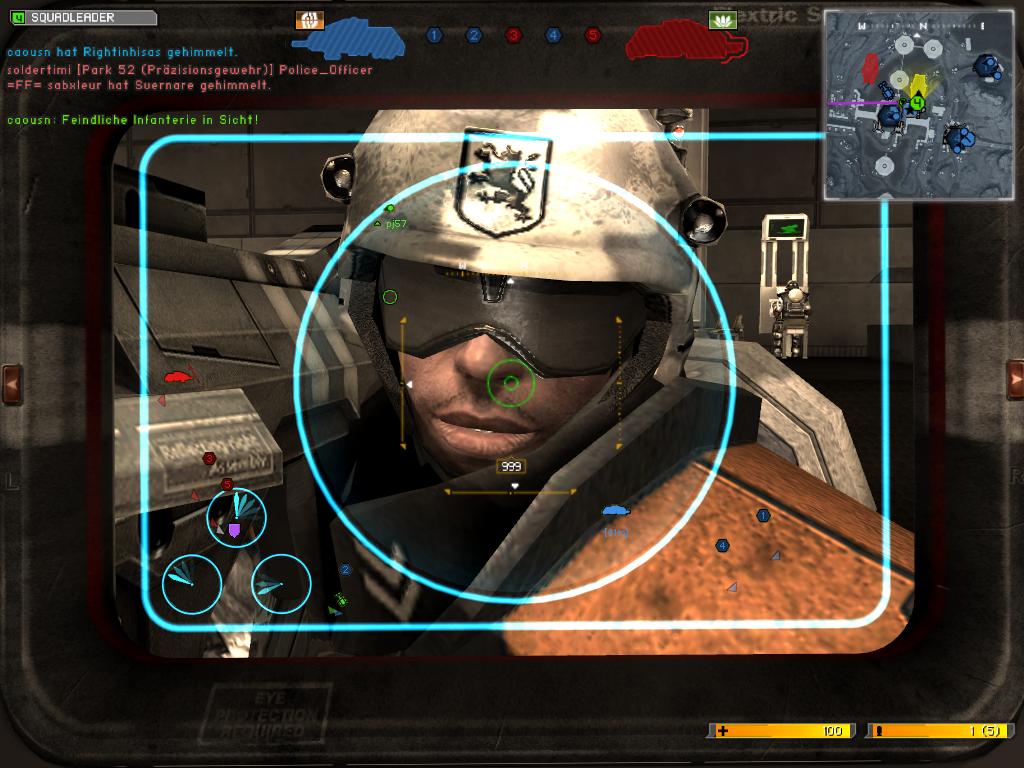1024x768 pixels.
Task: Open the minimap
Action: pos(918,105)
